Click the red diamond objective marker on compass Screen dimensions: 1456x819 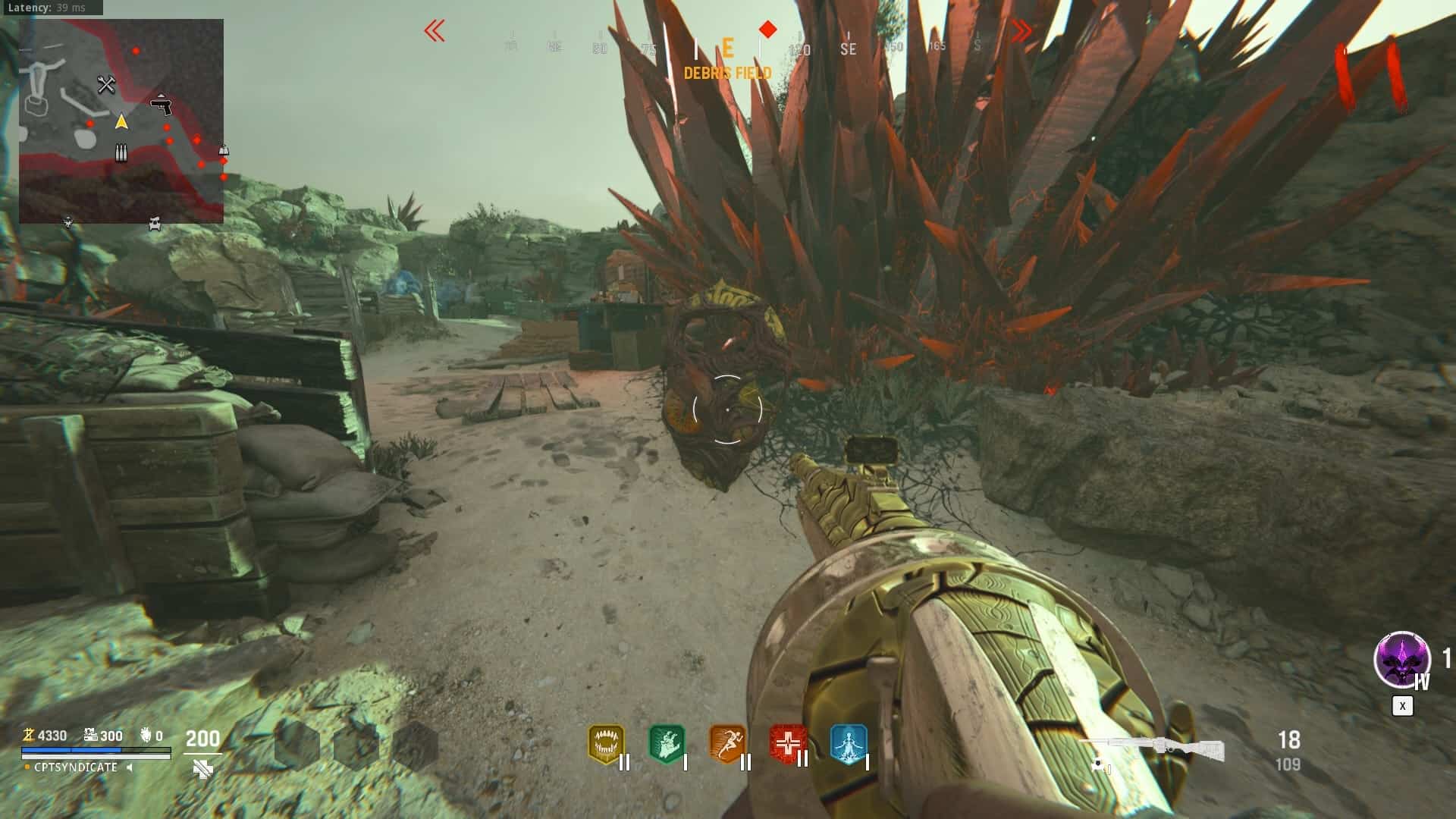coord(768,30)
